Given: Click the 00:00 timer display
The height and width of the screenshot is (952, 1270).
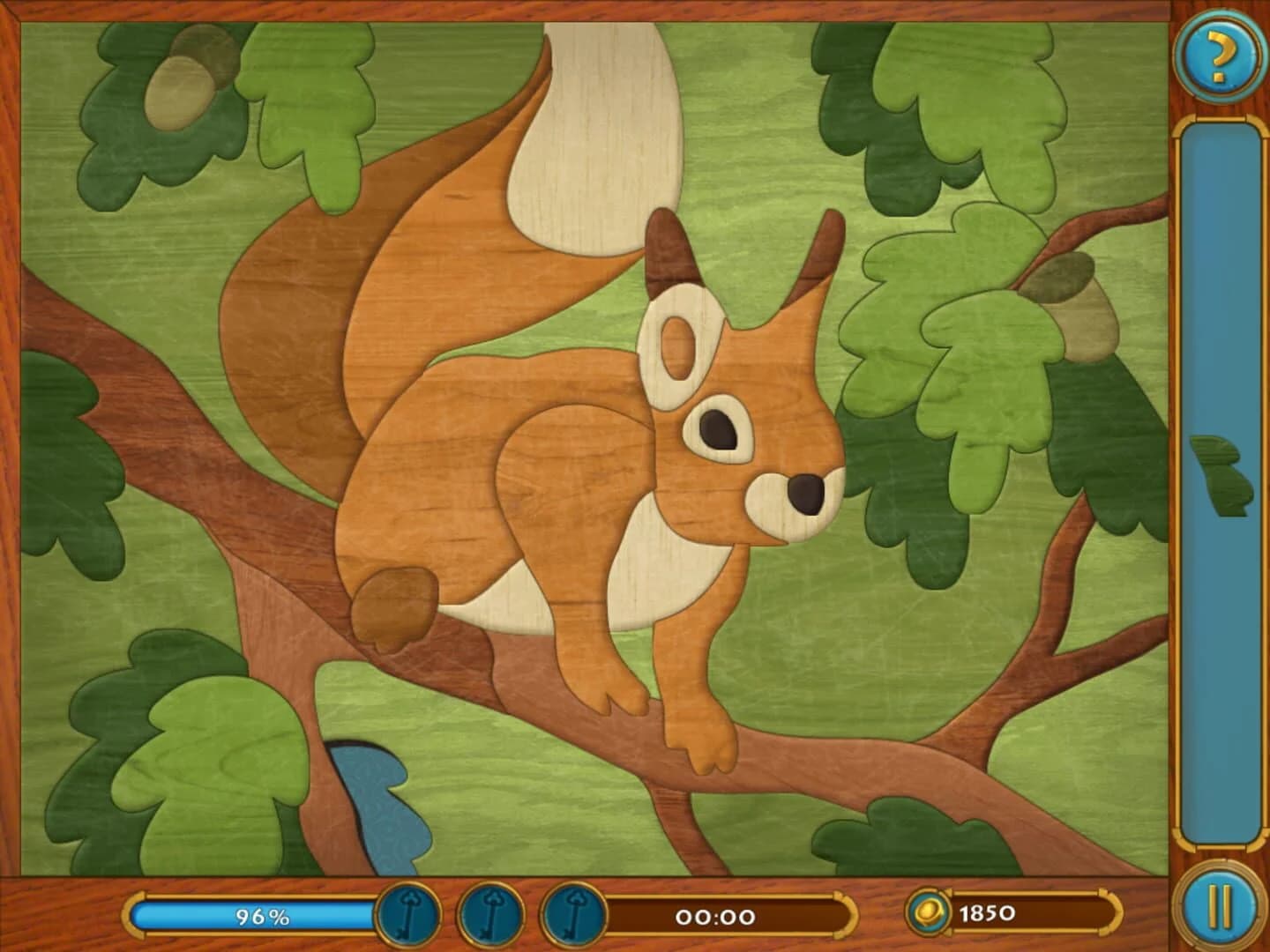Looking at the screenshot, I should tap(714, 917).
